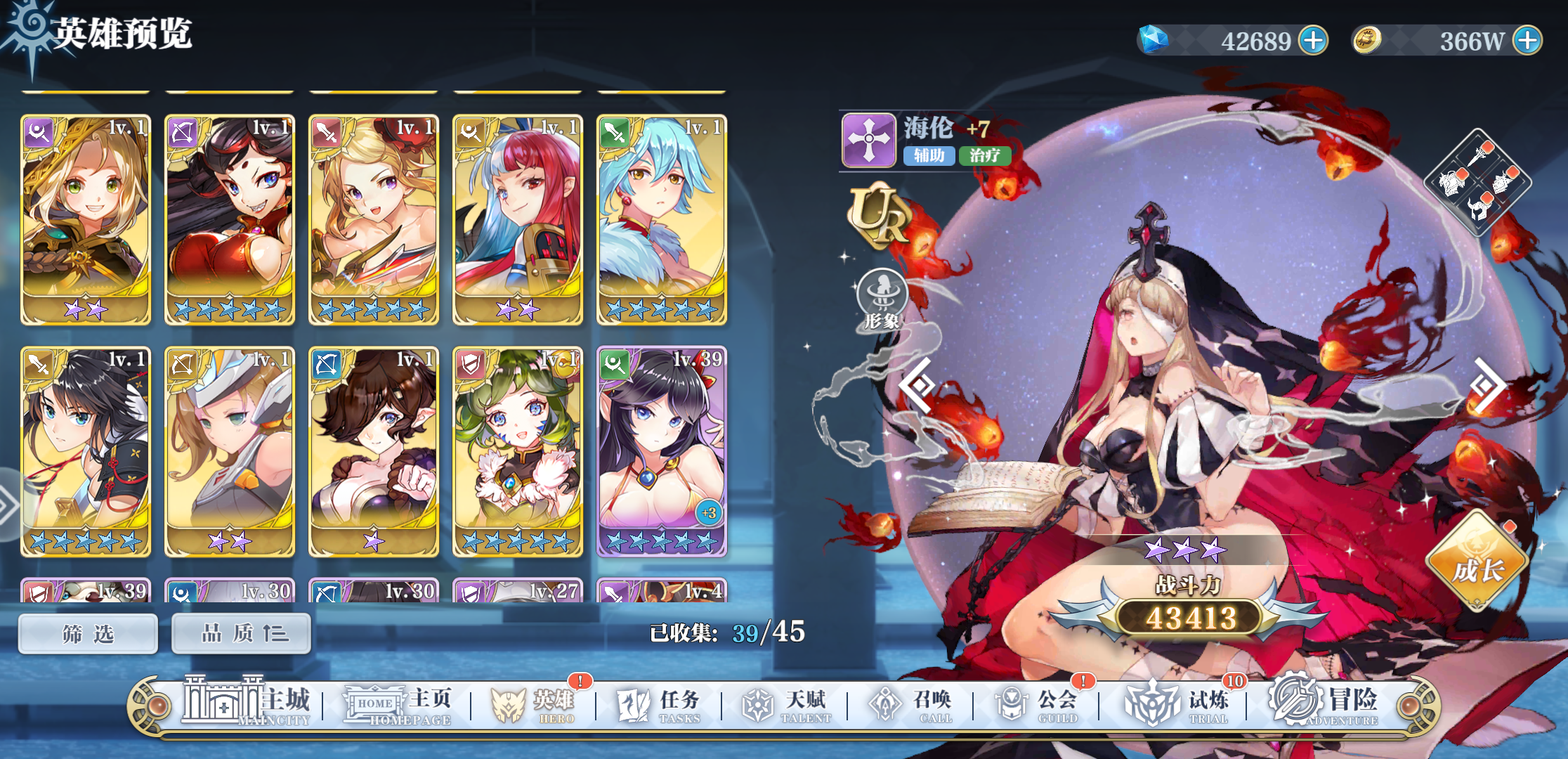
Task: Select the Talent (天赋) icon
Action: click(758, 705)
